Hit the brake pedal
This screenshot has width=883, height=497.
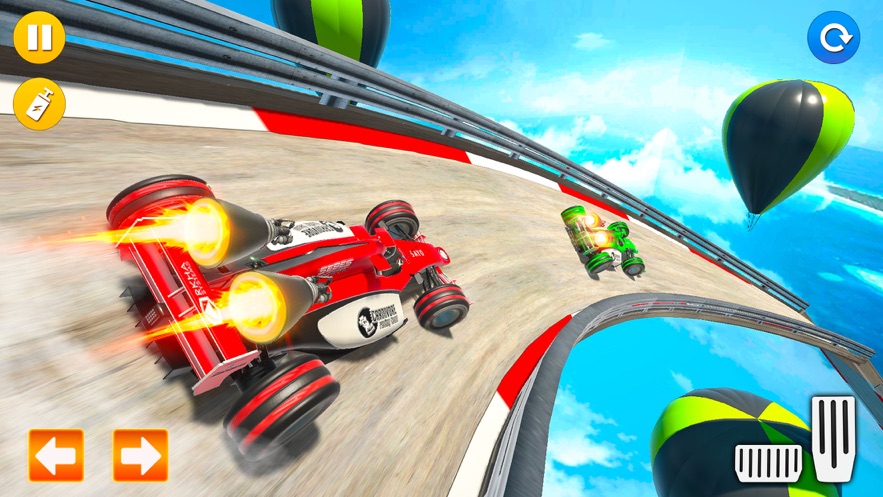[x=768, y=462]
